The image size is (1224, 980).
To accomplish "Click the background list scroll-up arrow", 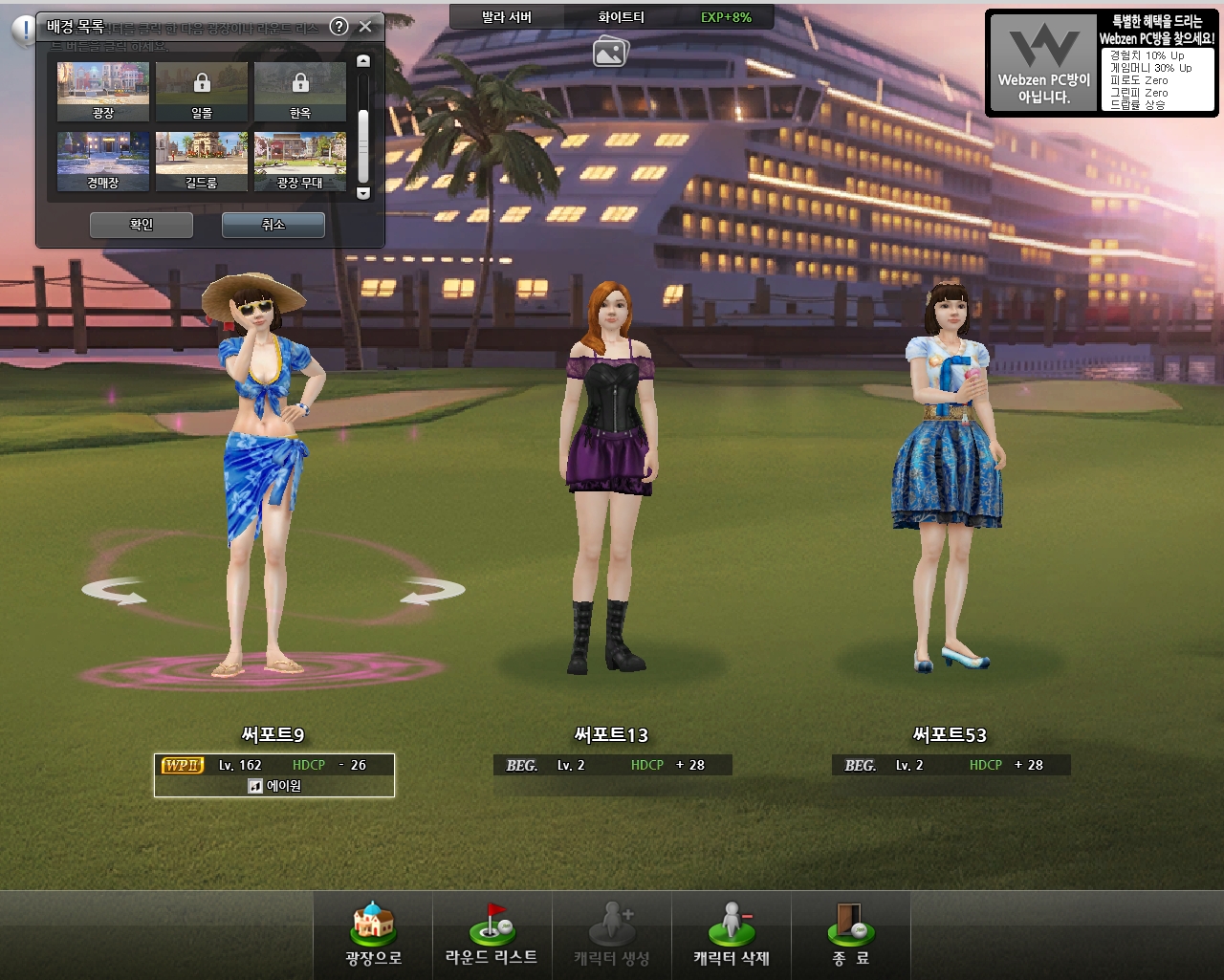I will (363, 61).
